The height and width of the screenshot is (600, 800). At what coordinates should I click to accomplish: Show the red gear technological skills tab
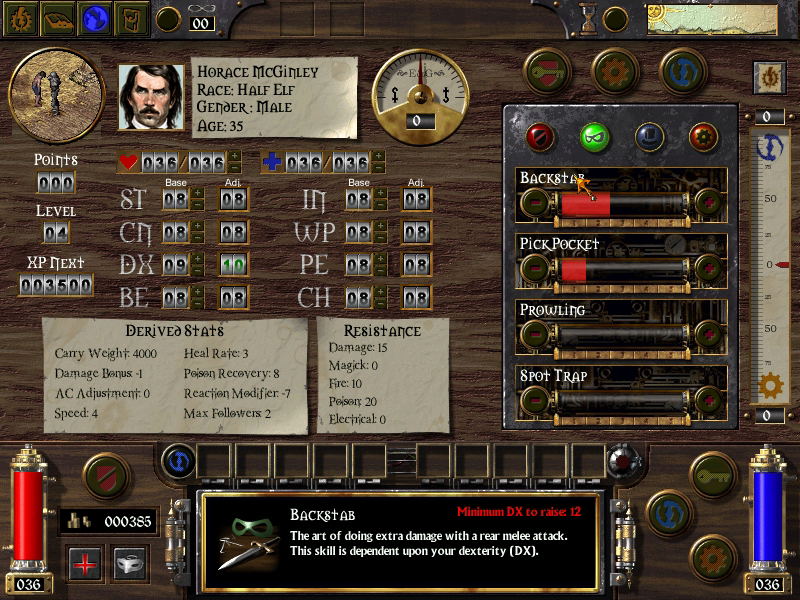tap(703, 136)
